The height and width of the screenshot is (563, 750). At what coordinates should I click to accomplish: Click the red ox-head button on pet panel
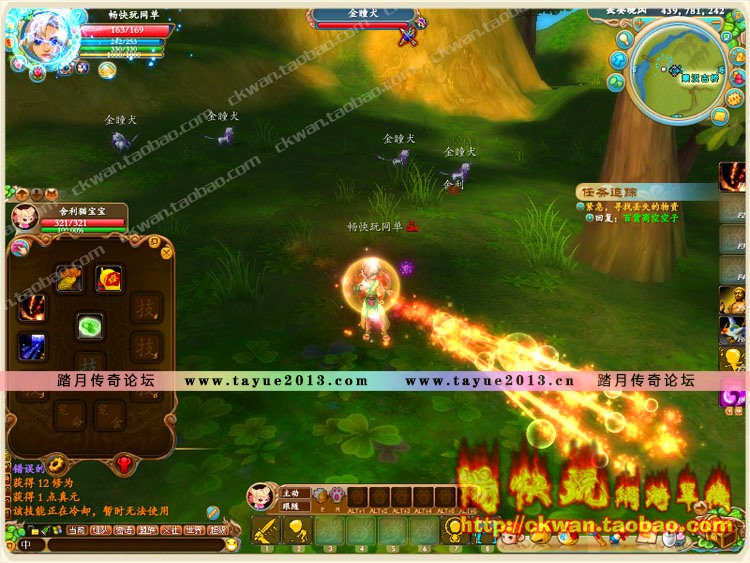[x=124, y=462]
